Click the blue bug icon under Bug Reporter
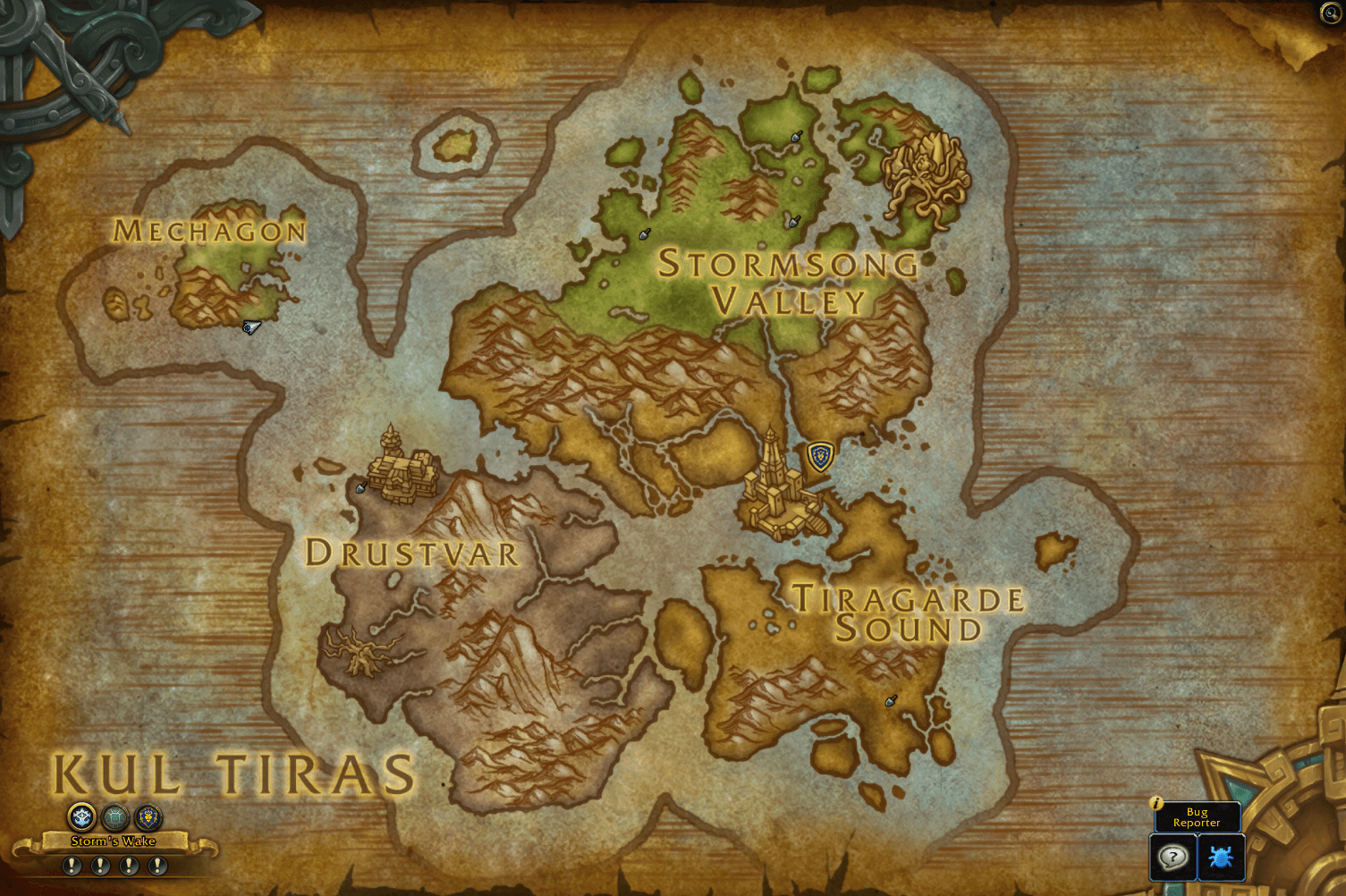 tap(1222, 857)
